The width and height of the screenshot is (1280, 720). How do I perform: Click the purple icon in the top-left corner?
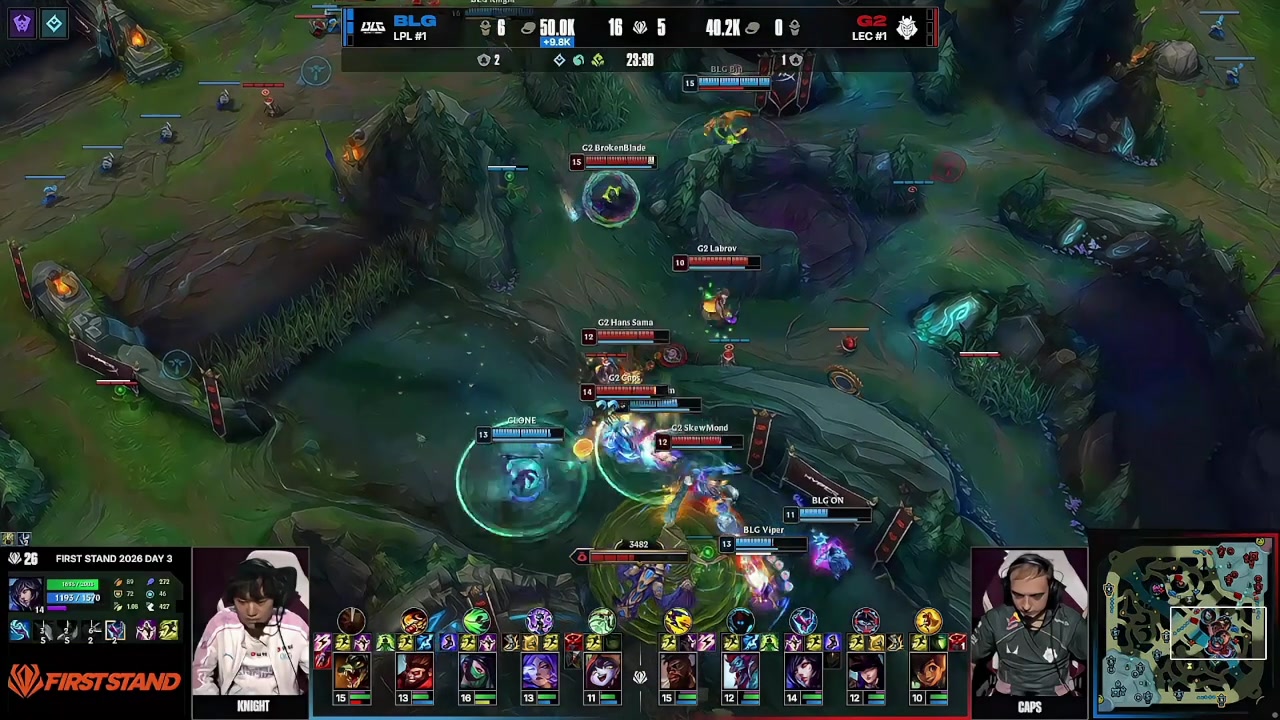click(x=22, y=23)
